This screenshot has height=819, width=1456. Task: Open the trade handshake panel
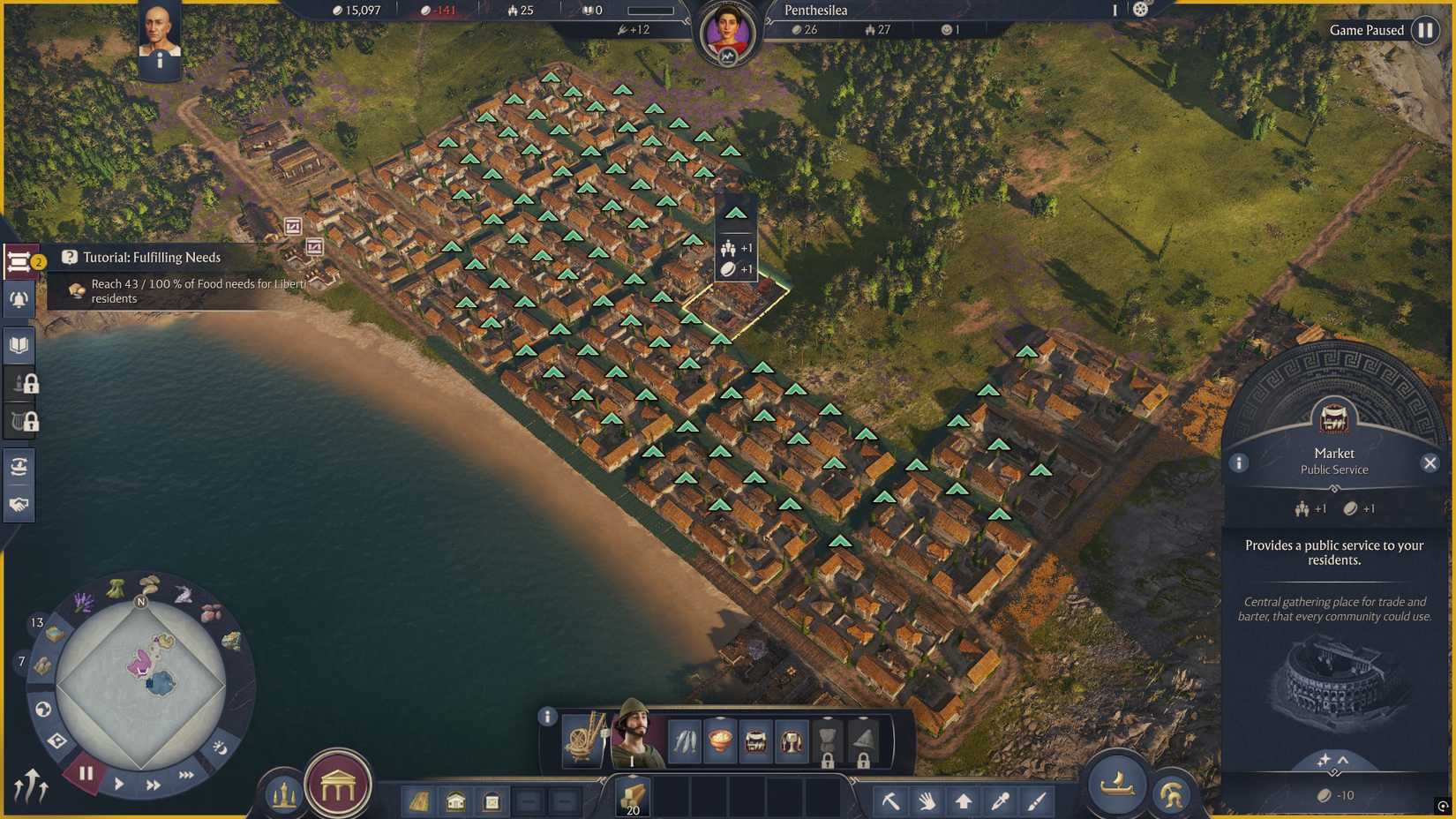click(19, 504)
